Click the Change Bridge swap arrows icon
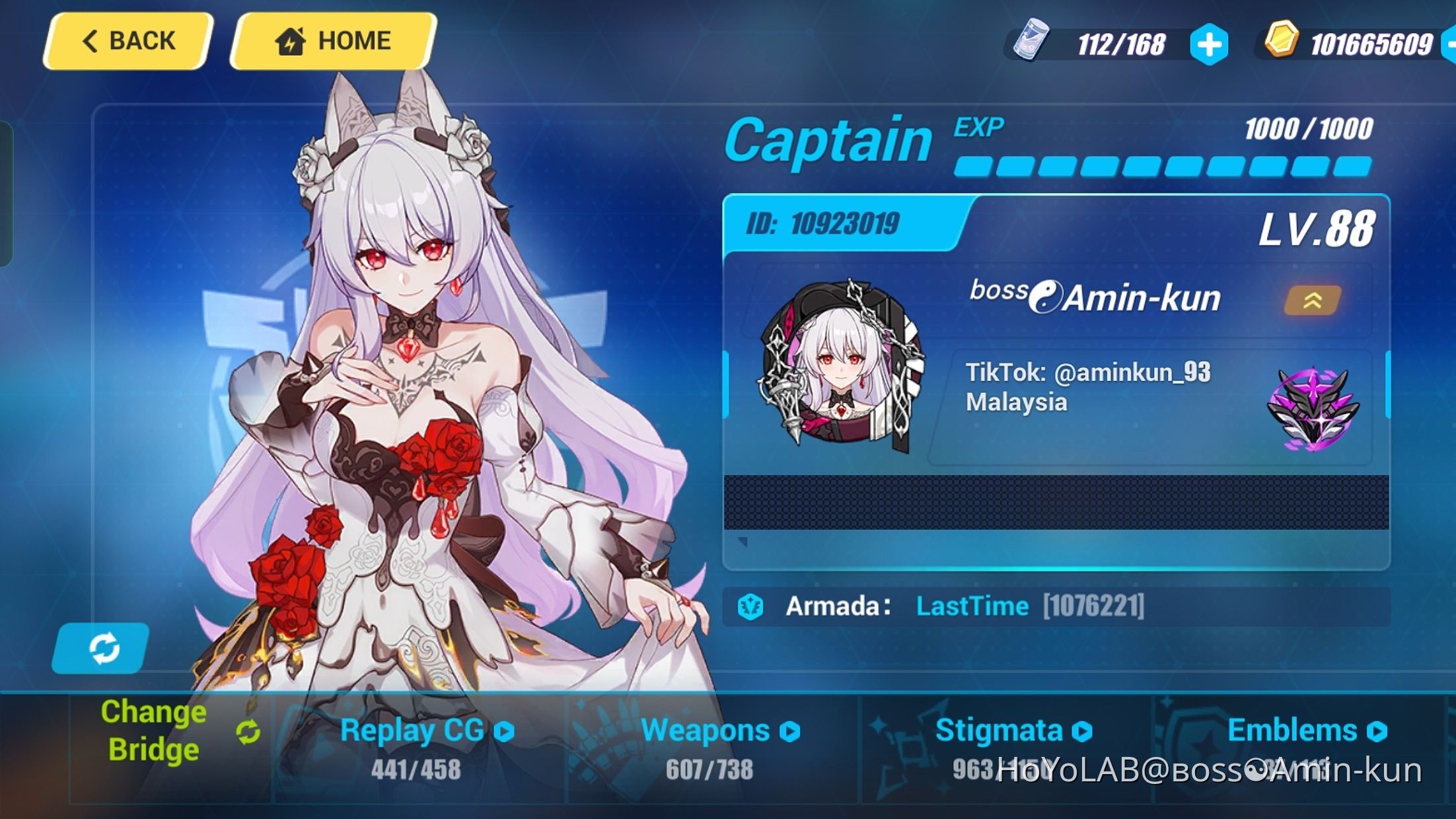The width and height of the screenshot is (1456, 819). point(248,730)
